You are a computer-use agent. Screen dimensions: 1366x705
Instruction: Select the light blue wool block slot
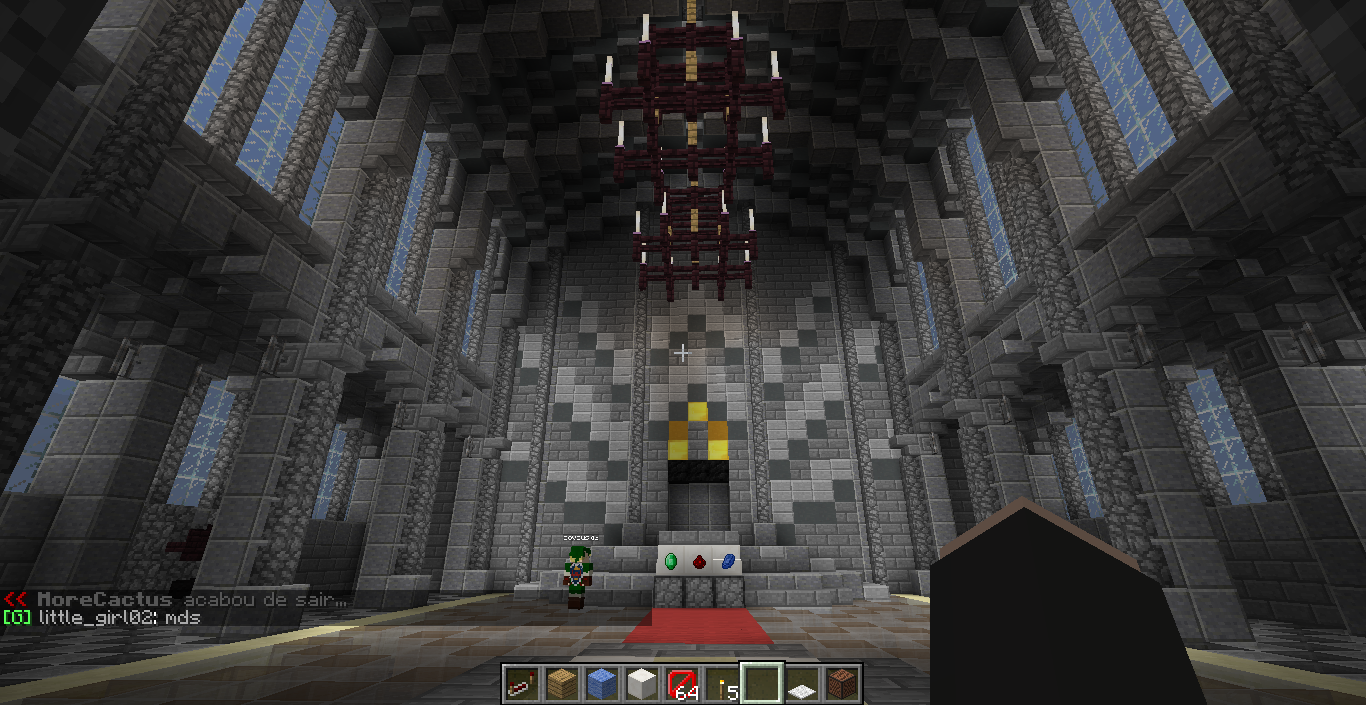pyautogui.click(x=601, y=684)
